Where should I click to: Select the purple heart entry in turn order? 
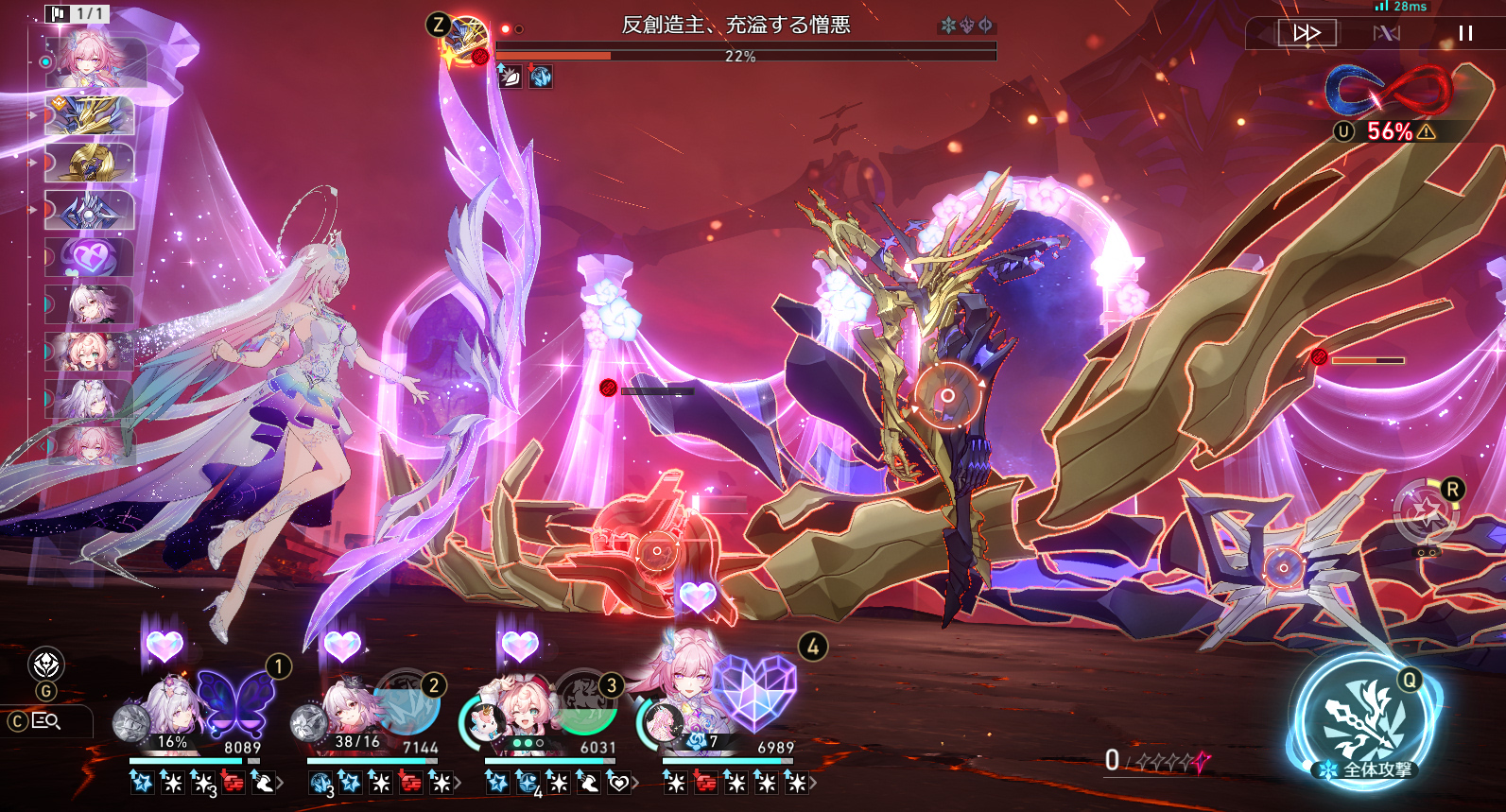(x=89, y=256)
